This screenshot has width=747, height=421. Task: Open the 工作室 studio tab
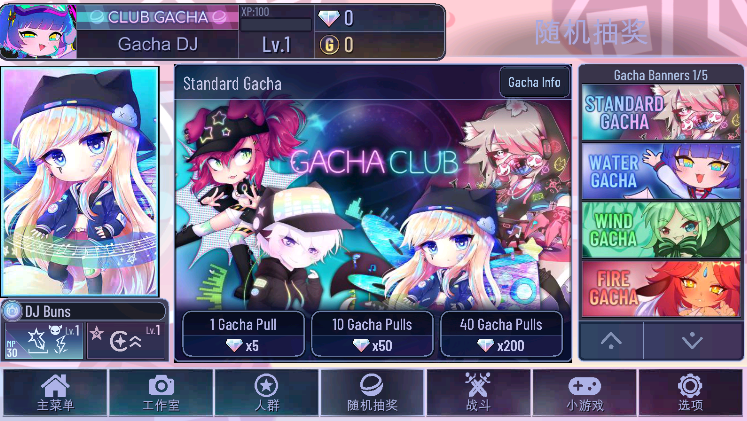pyautogui.click(x=160, y=392)
